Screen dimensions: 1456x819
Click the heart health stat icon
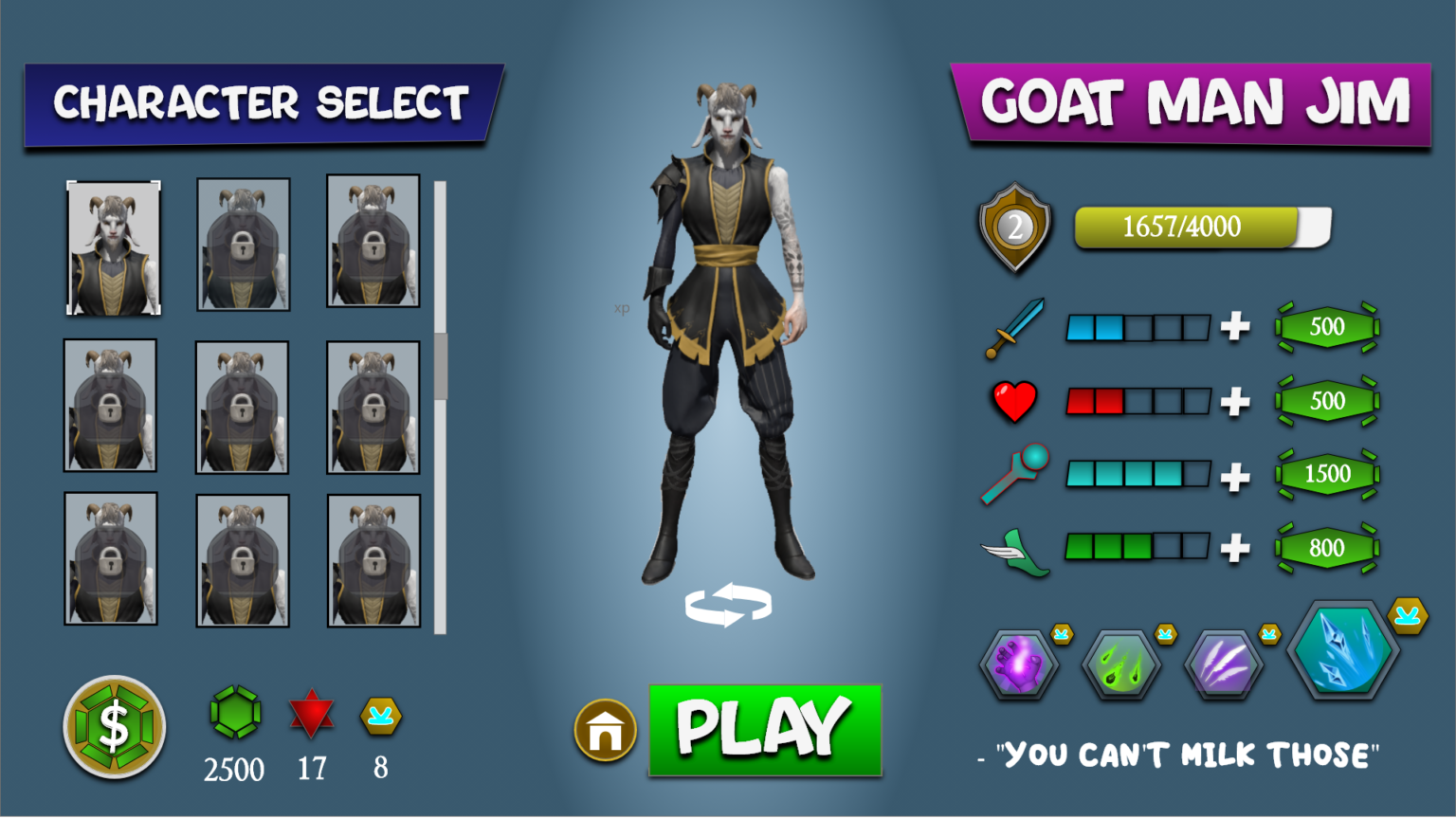1013,400
